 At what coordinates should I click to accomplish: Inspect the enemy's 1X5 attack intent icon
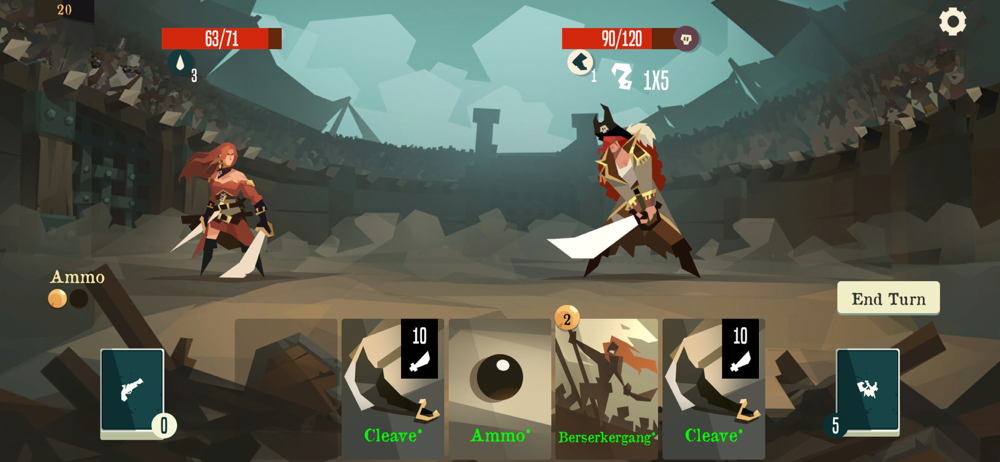pos(623,77)
